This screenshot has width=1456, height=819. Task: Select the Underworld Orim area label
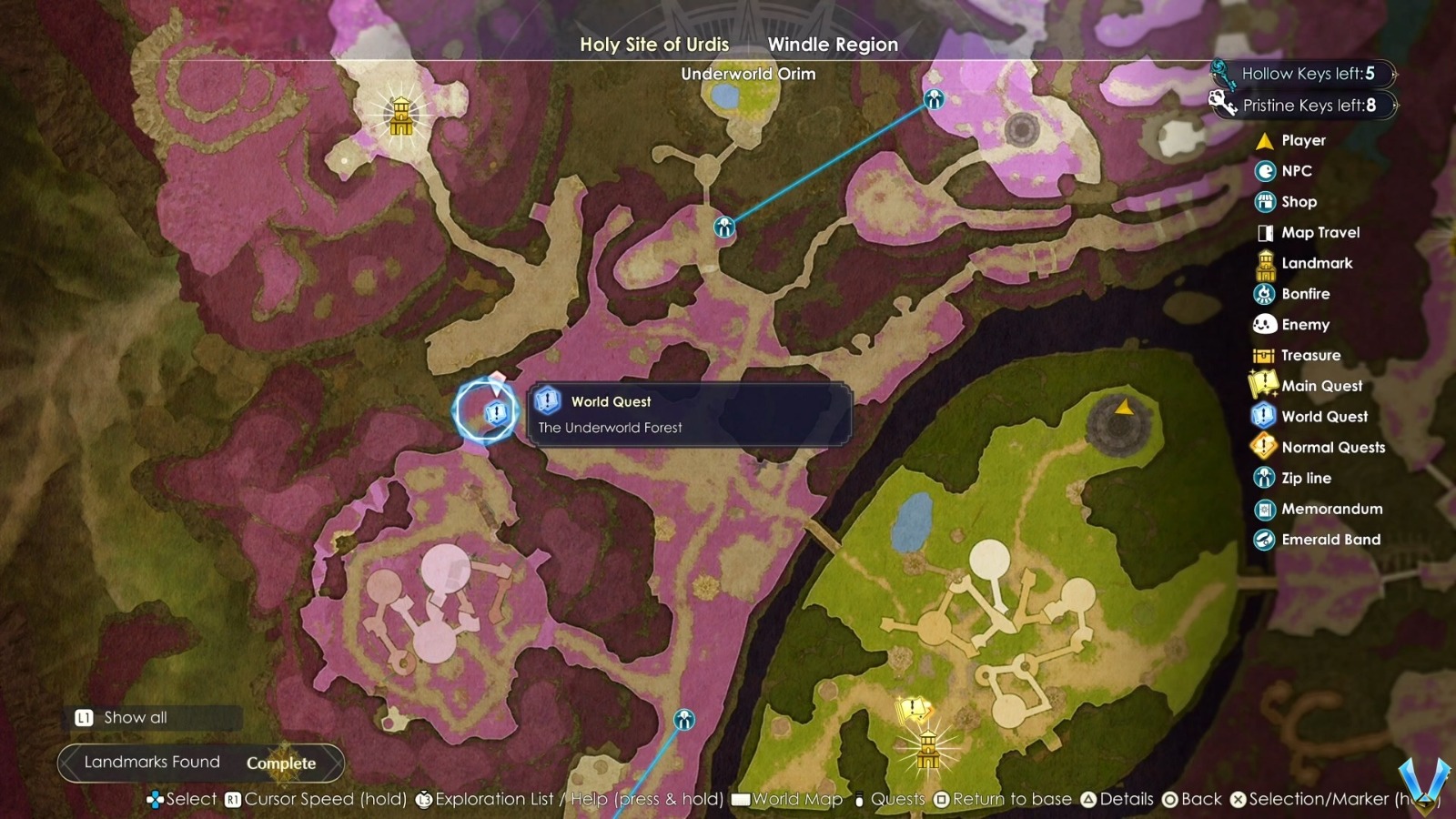coord(748,74)
